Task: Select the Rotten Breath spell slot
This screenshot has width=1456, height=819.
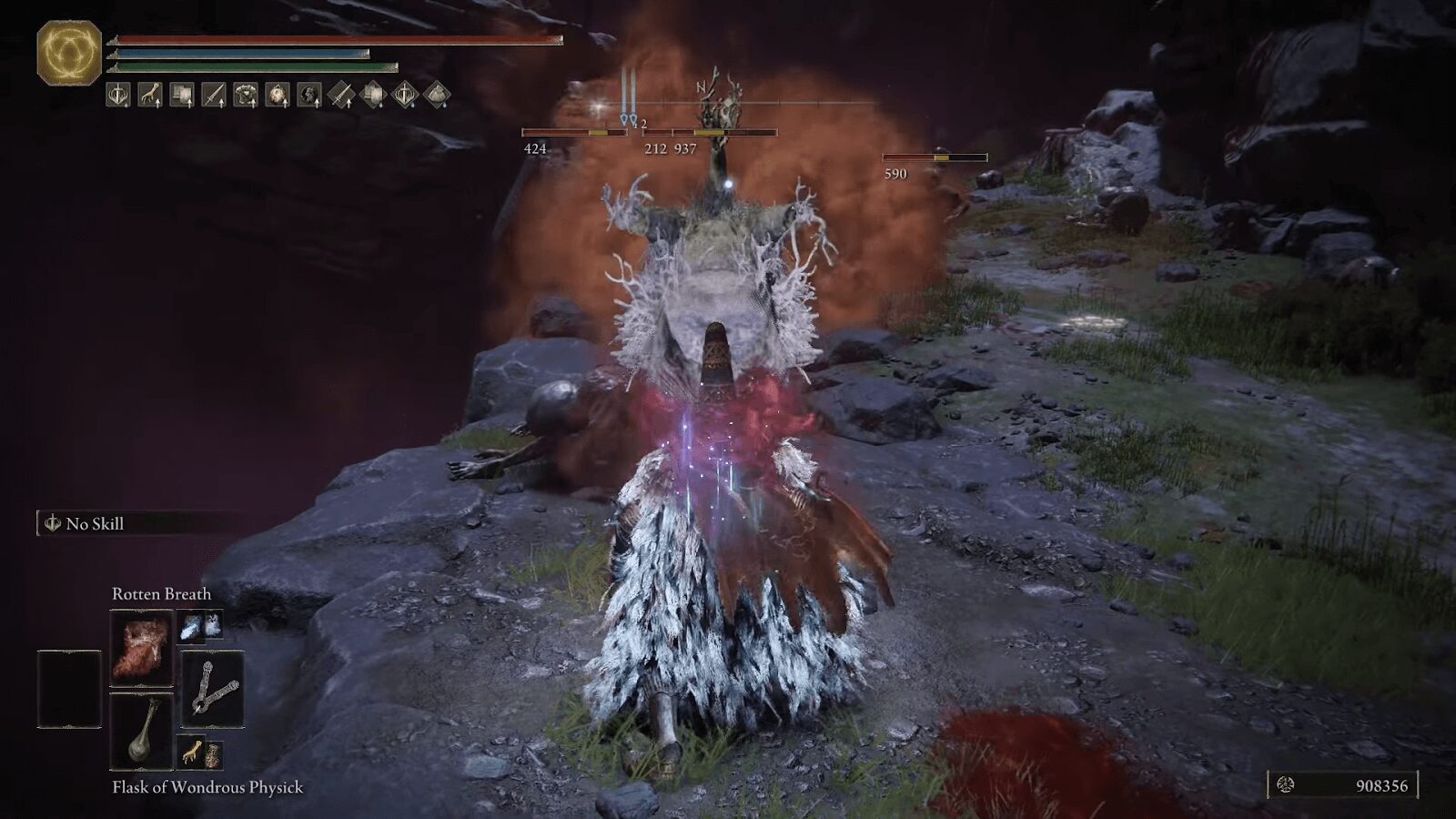Action: pos(141,646)
